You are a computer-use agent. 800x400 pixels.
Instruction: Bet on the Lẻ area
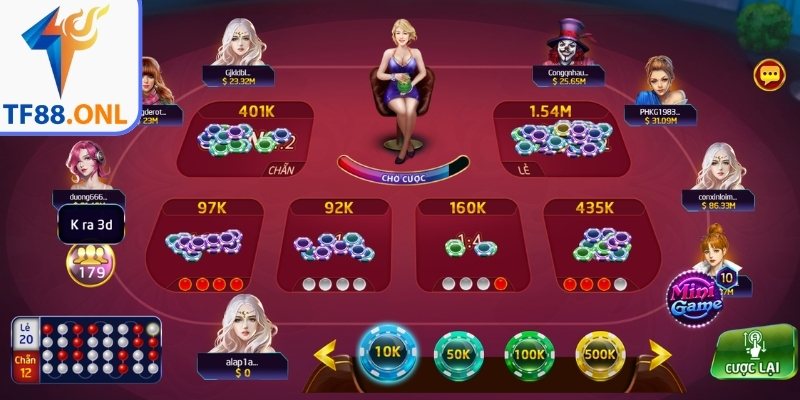click(560, 140)
